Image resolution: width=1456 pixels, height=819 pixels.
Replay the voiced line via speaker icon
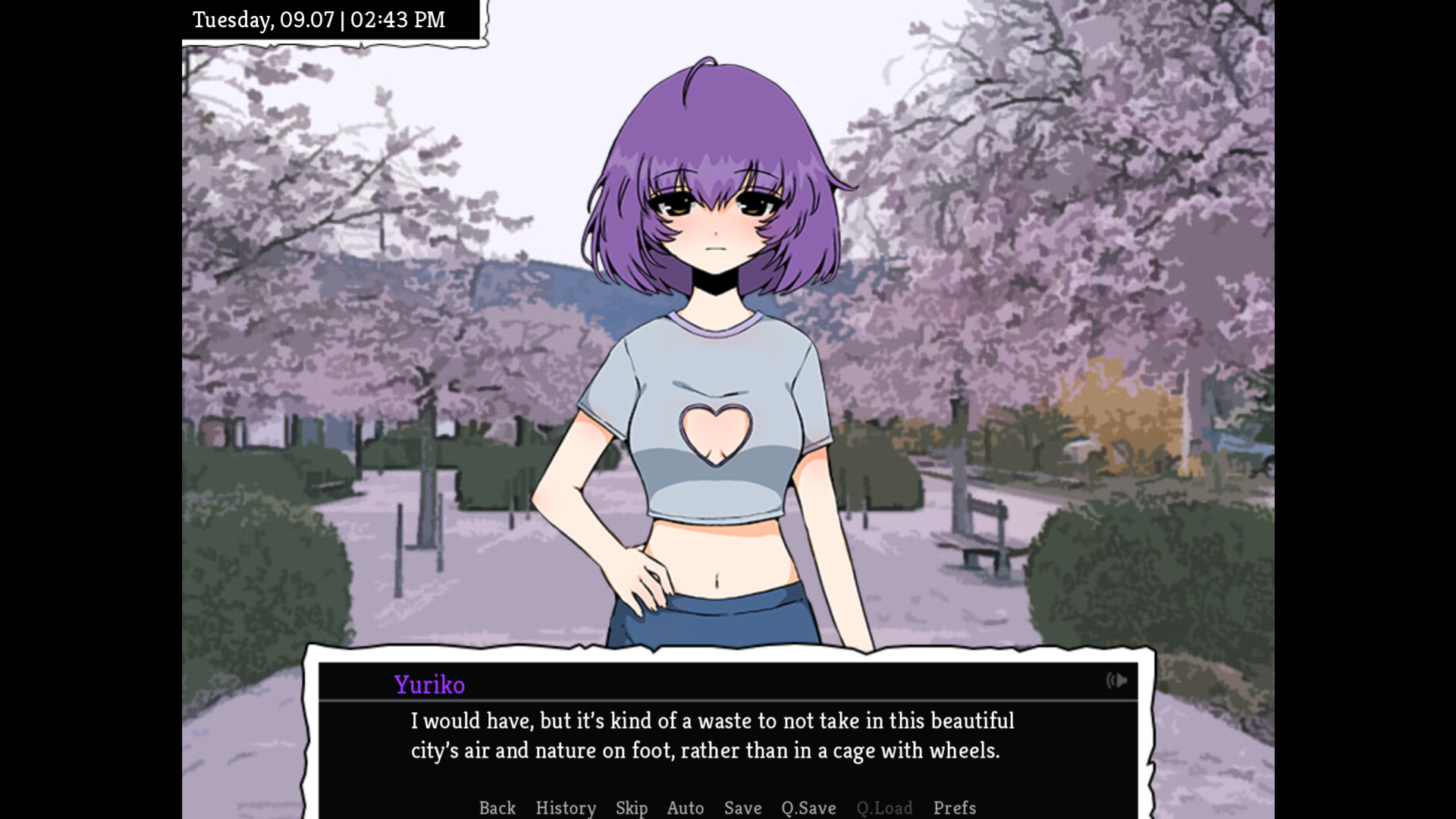pyautogui.click(x=1117, y=681)
